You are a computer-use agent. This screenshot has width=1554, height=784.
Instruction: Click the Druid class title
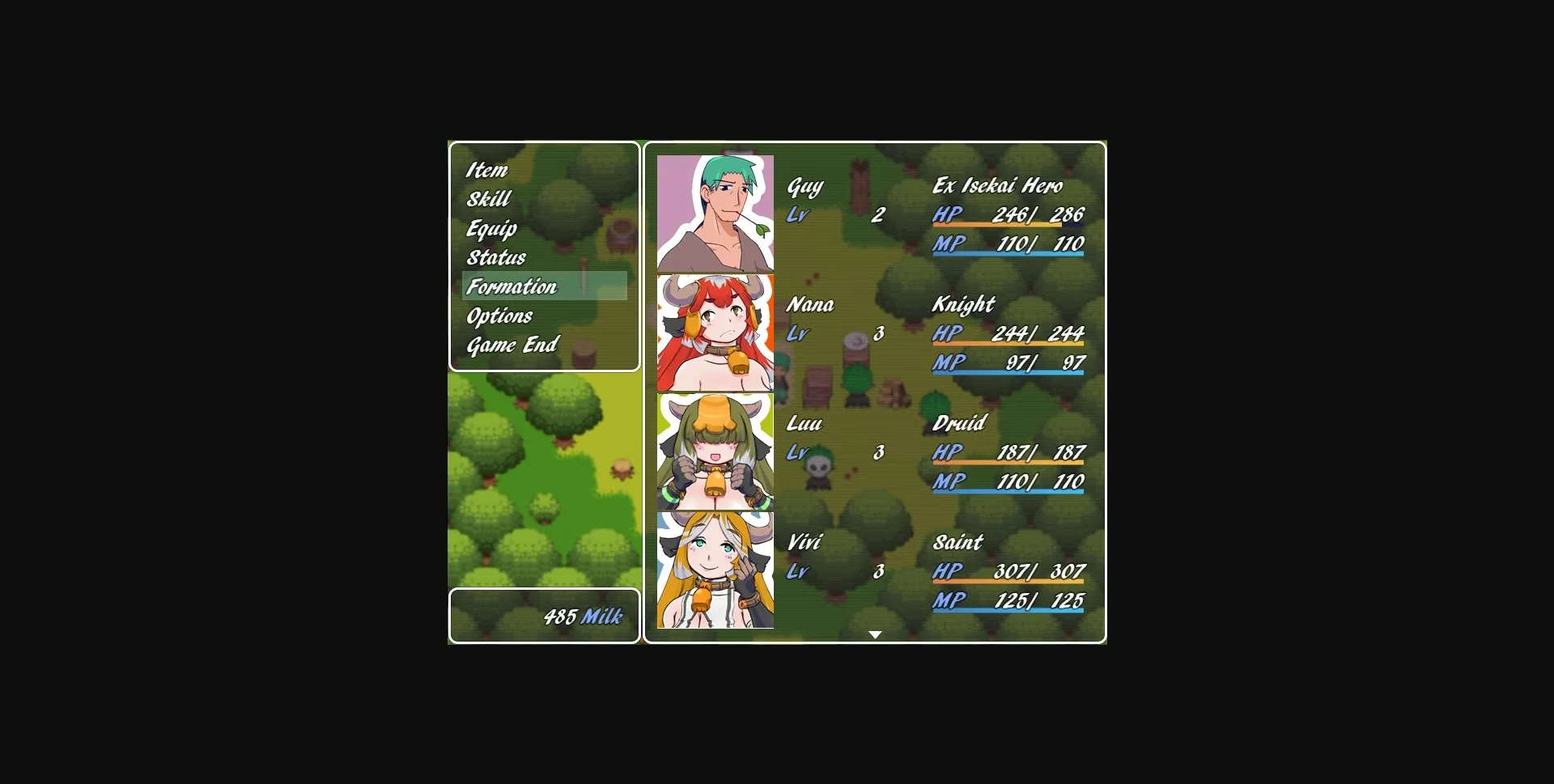(x=958, y=423)
